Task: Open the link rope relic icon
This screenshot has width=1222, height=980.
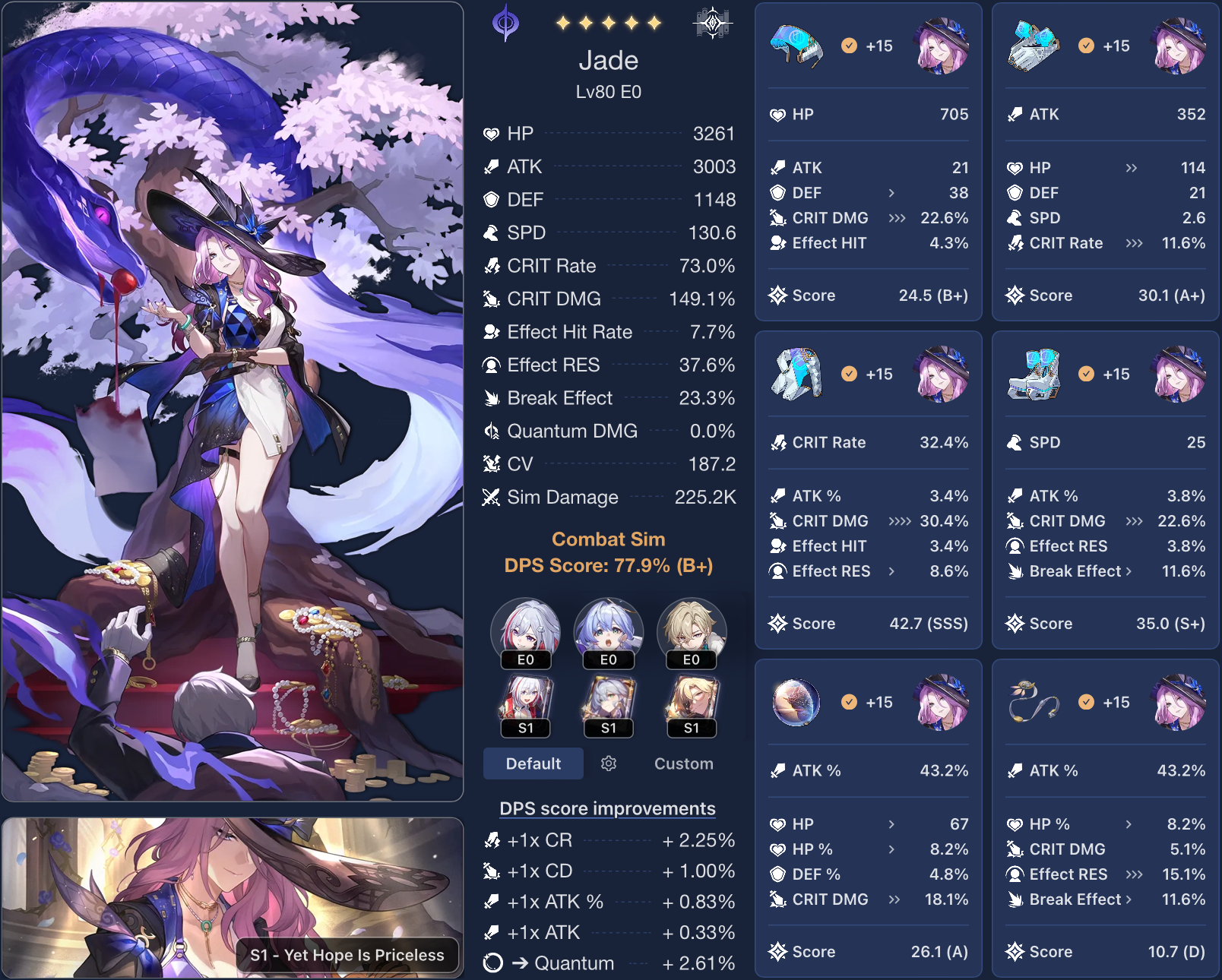Action: tap(1033, 702)
